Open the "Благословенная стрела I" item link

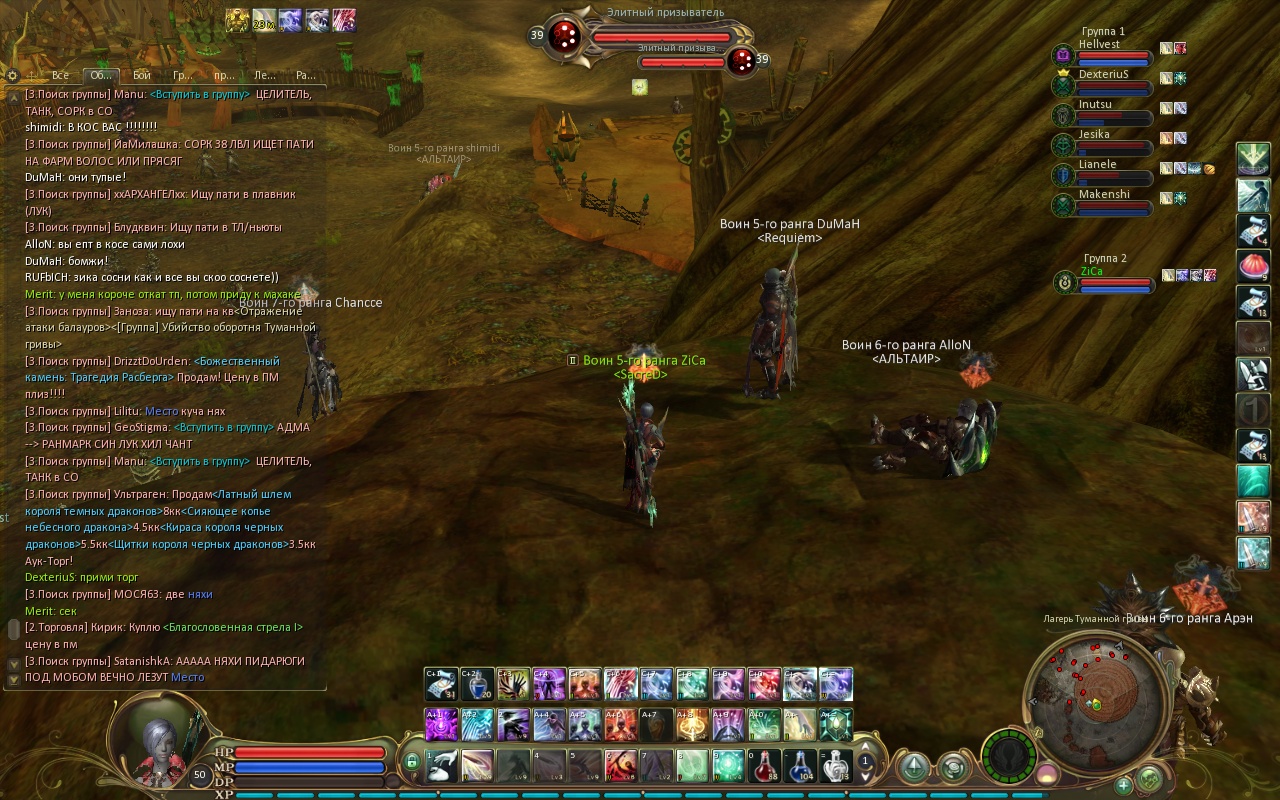pyautogui.click(x=235, y=627)
